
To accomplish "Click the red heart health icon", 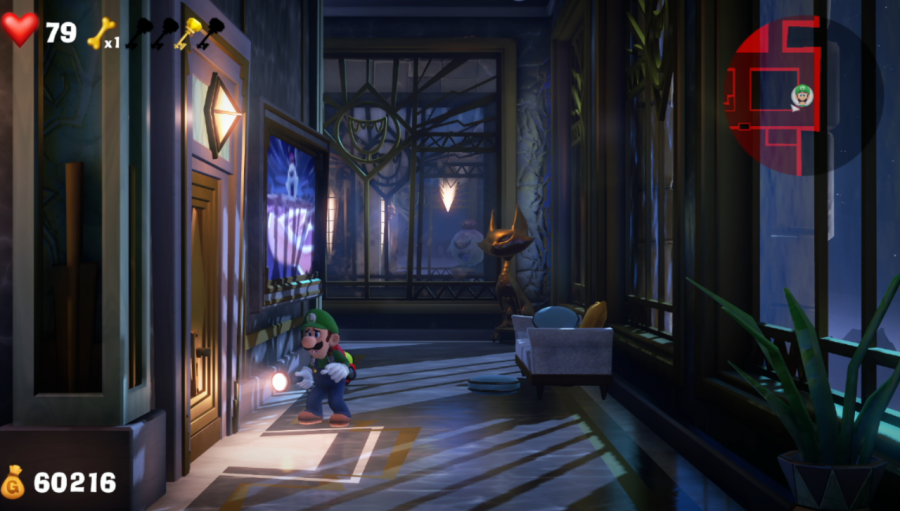I will point(20,29).
